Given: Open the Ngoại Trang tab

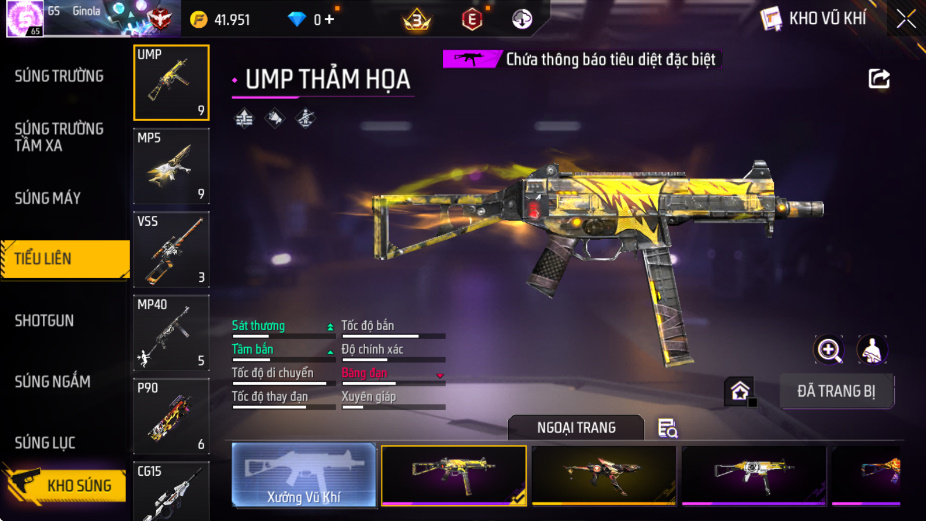Looking at the screenshot, I should click(x=576, y=428).
